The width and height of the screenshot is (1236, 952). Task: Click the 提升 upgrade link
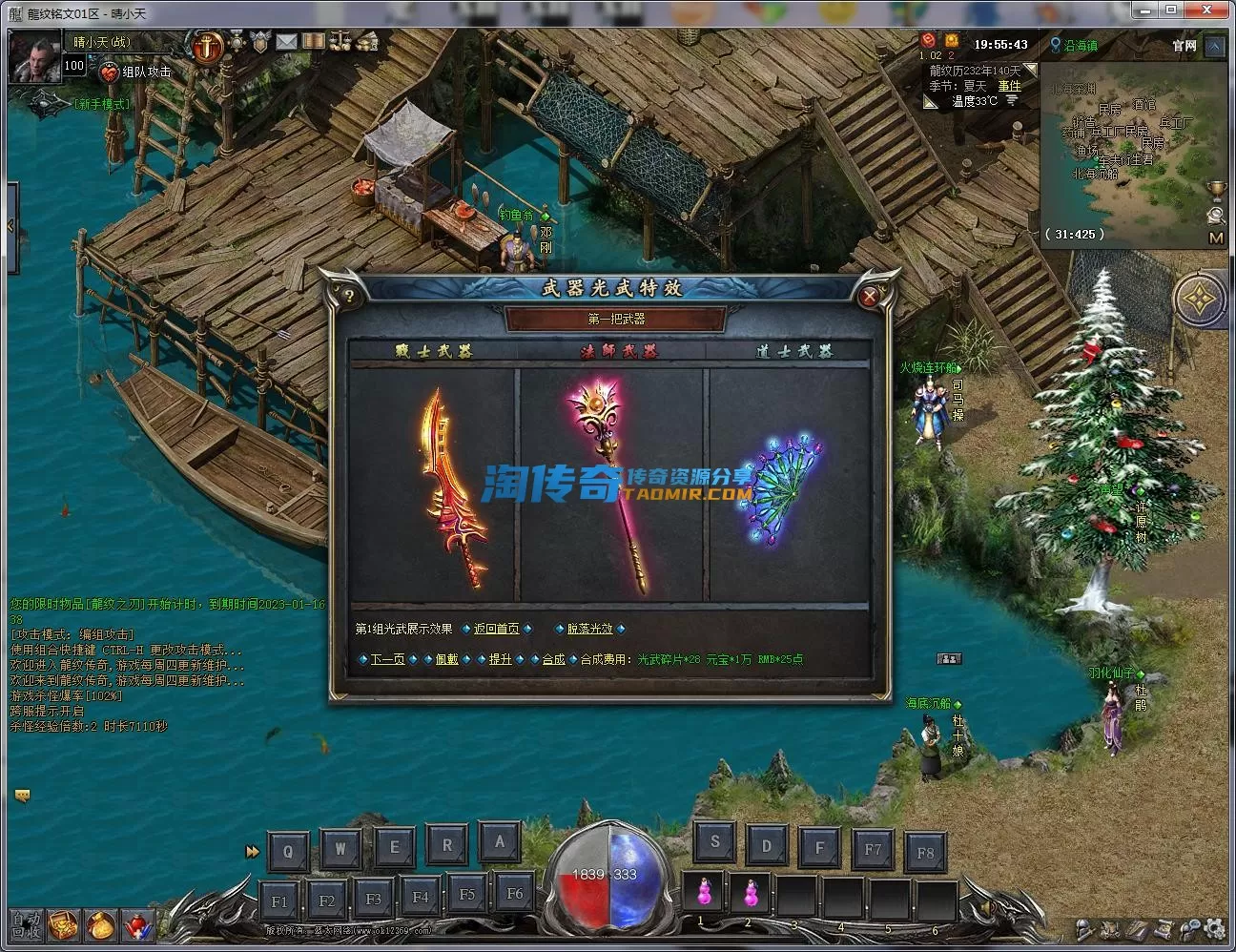pyautogui.click(x=500, y=659)
